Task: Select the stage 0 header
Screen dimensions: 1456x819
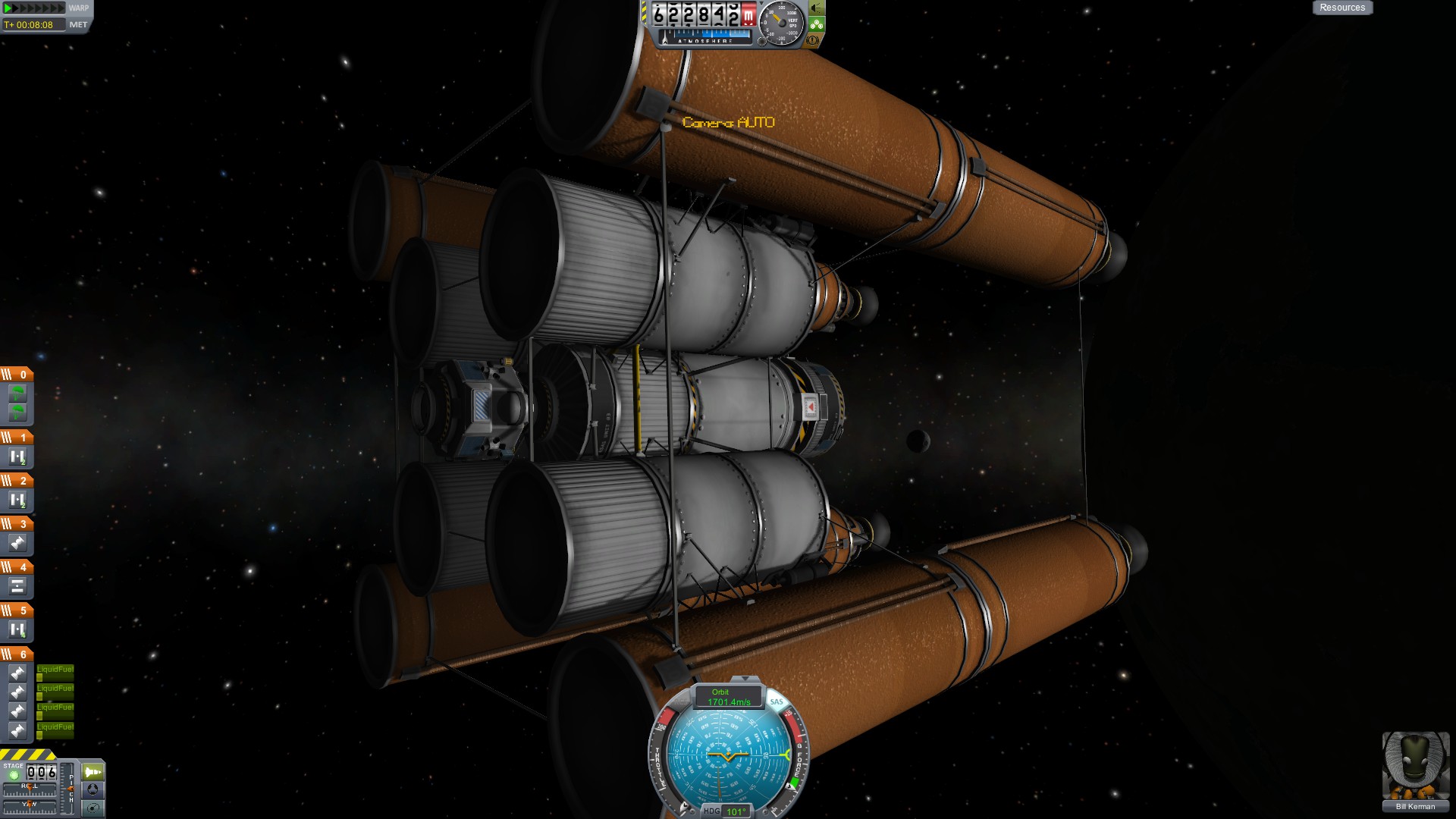Action: [17, 375]
